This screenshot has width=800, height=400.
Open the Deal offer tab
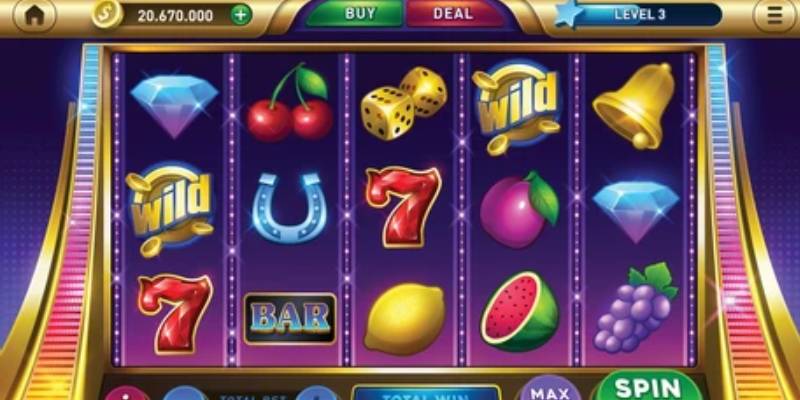point(453,14)
